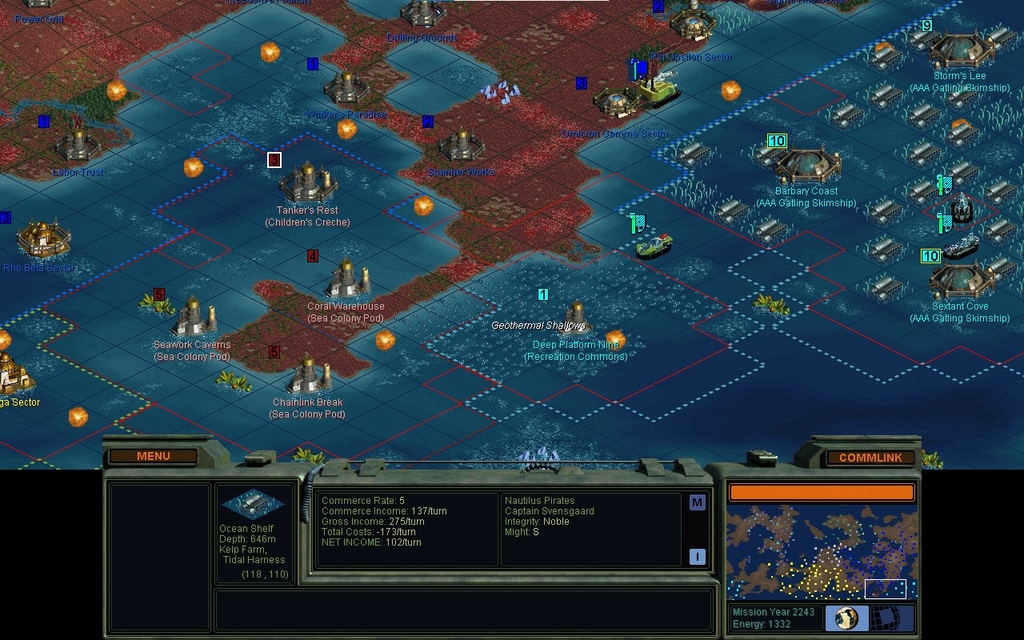Select the globe view icon
The height and width of the screenshot is (640, 1024).
coord(847,617)
